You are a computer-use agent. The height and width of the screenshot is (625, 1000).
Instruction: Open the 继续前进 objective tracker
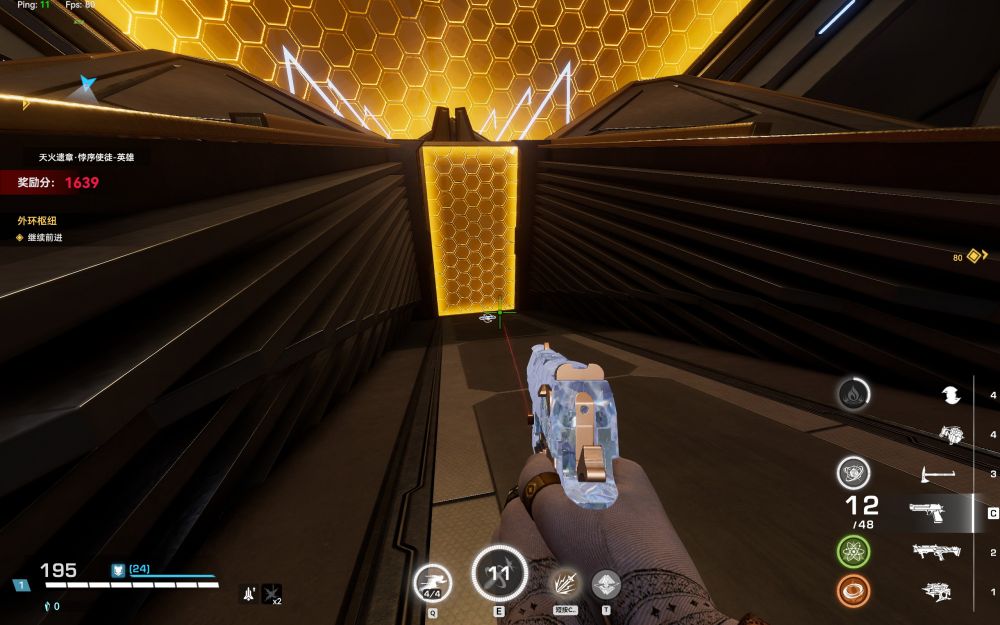44,238
